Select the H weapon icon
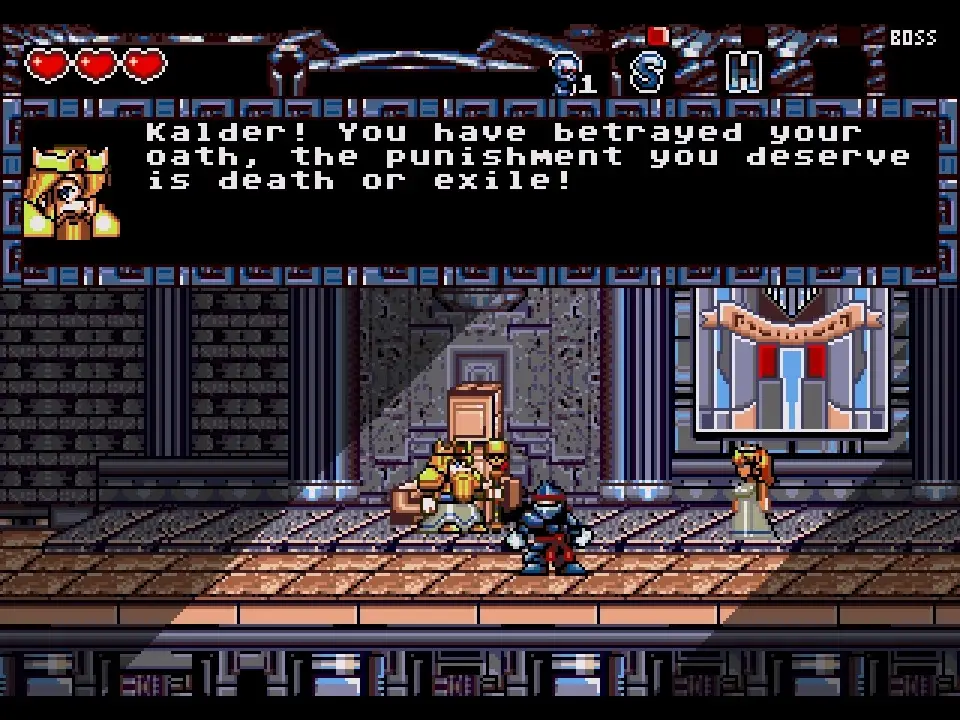The image size is (960, 720). [743, 72]
